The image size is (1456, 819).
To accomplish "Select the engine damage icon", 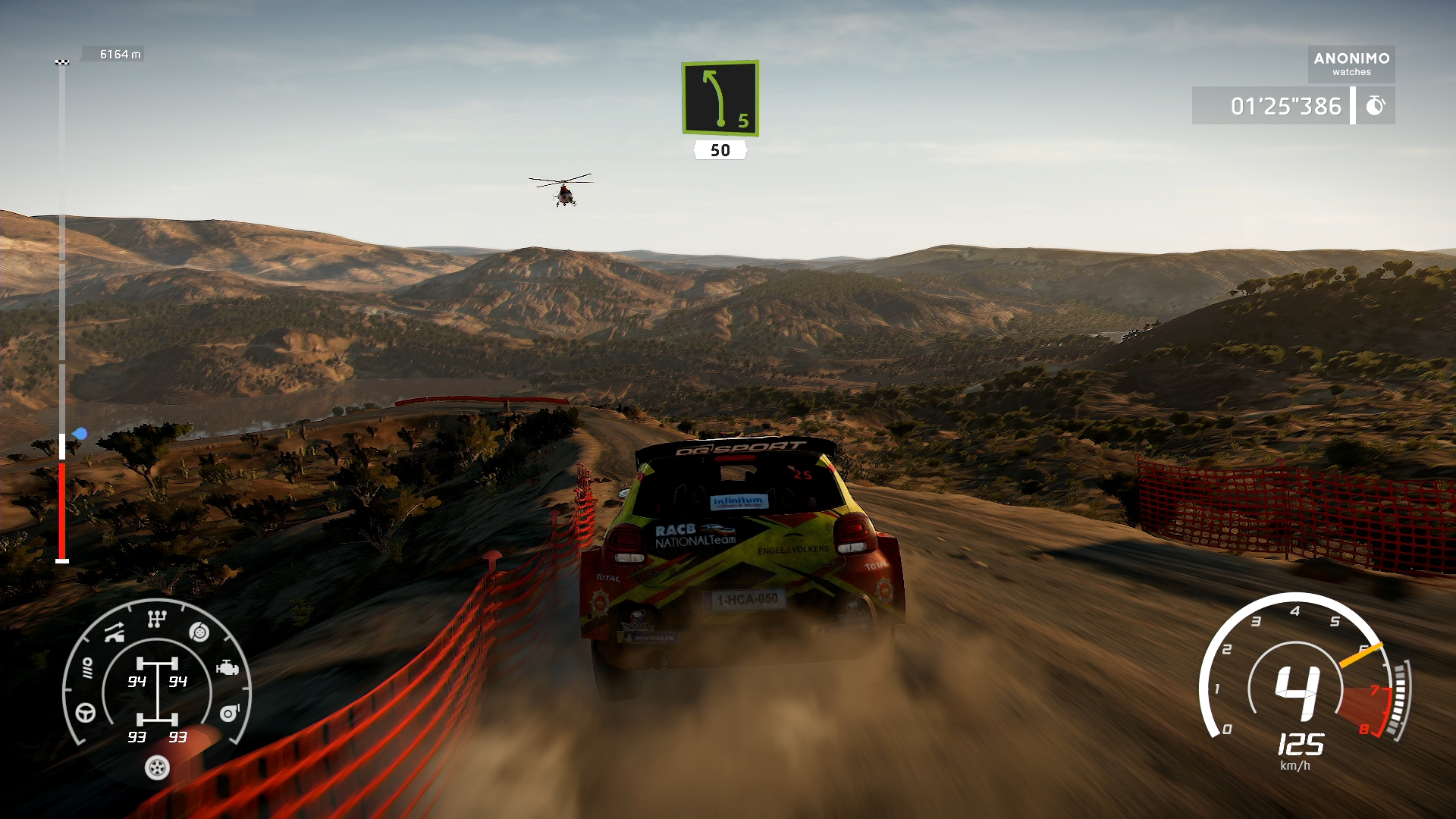I will click(227, 668).
